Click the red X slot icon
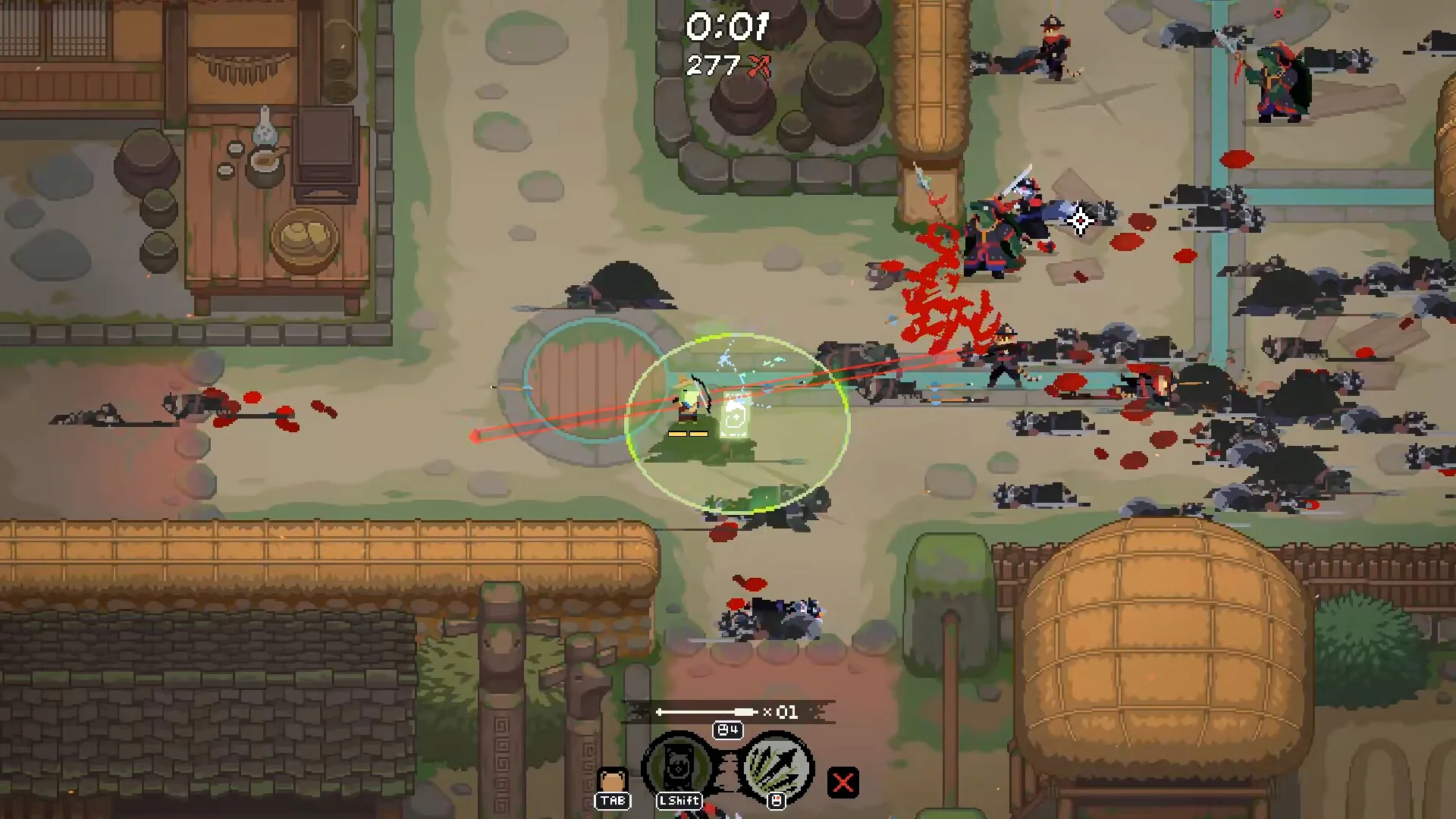 pos(843,783)
